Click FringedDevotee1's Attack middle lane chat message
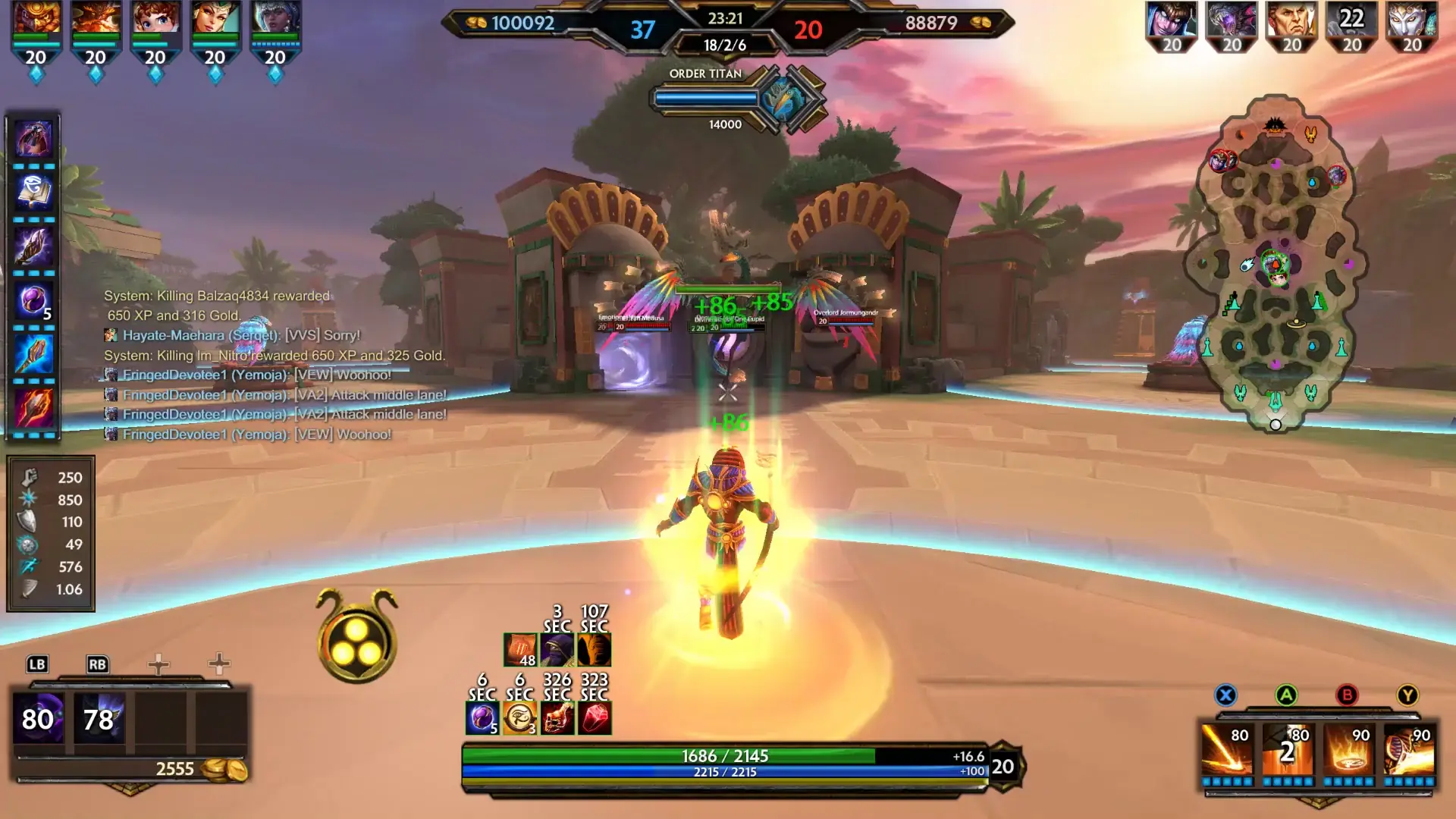1456x819 pixels. point(277,394)
